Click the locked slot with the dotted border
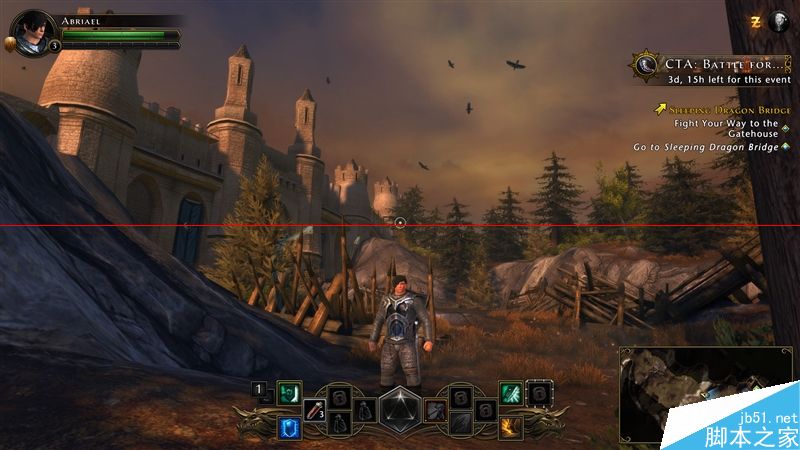800x450 pixels. [x=540, y=393]
